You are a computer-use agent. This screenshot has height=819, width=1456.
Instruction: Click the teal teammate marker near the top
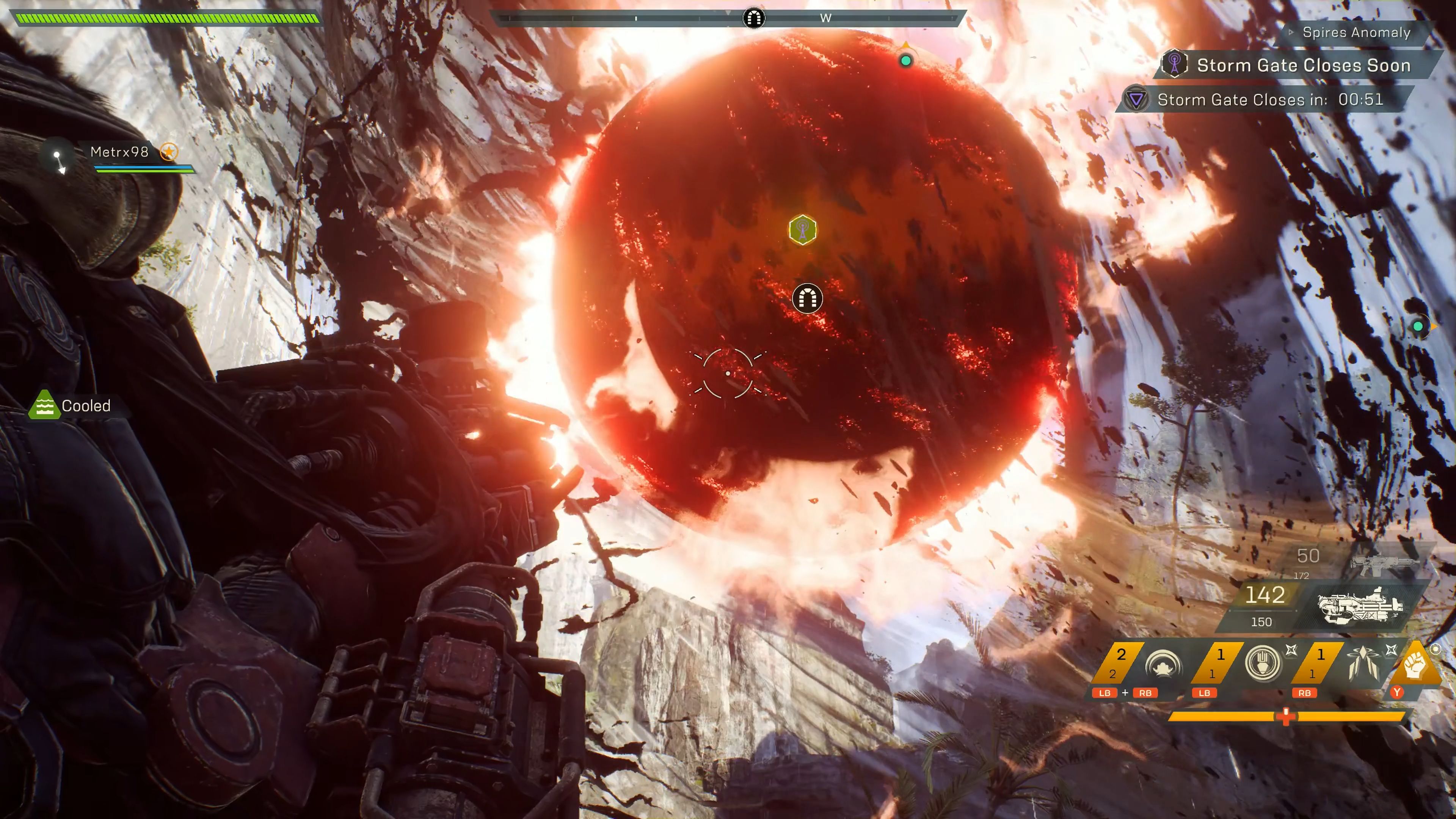pyautogui.click(x=905, y=60)
